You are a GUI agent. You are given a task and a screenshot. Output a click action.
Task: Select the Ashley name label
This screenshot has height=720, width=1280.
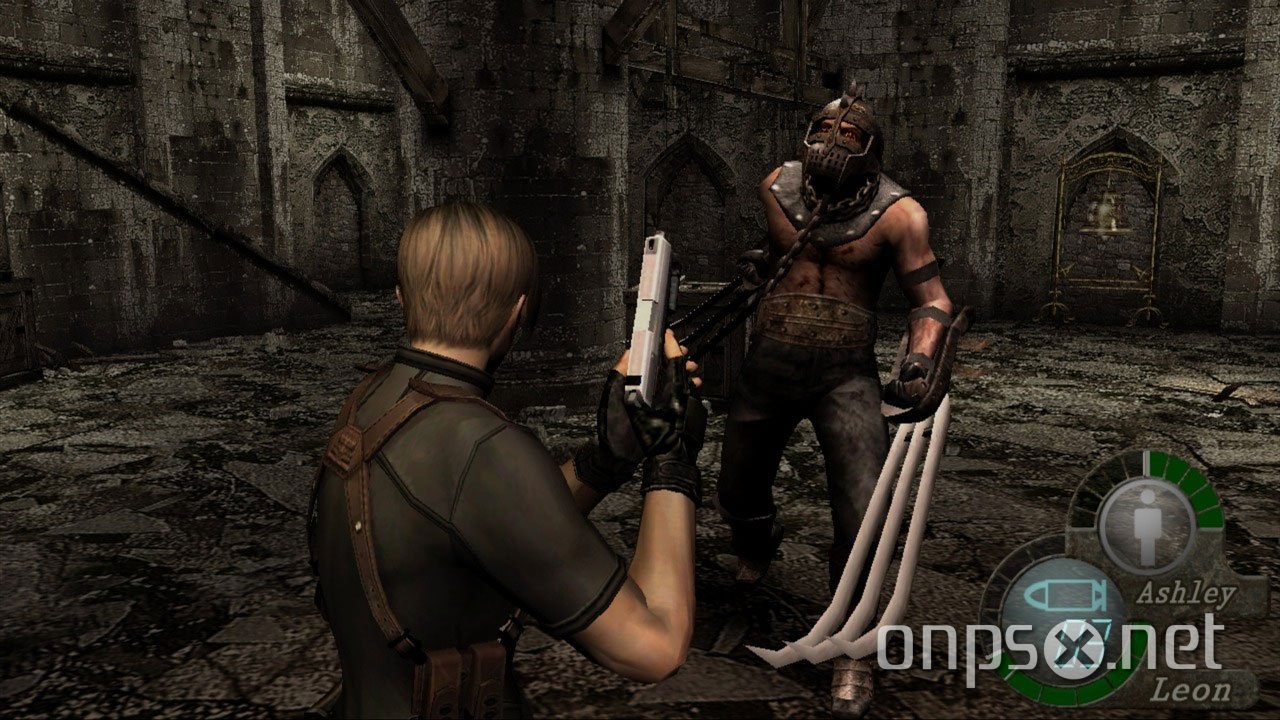tap(1187, 592)
